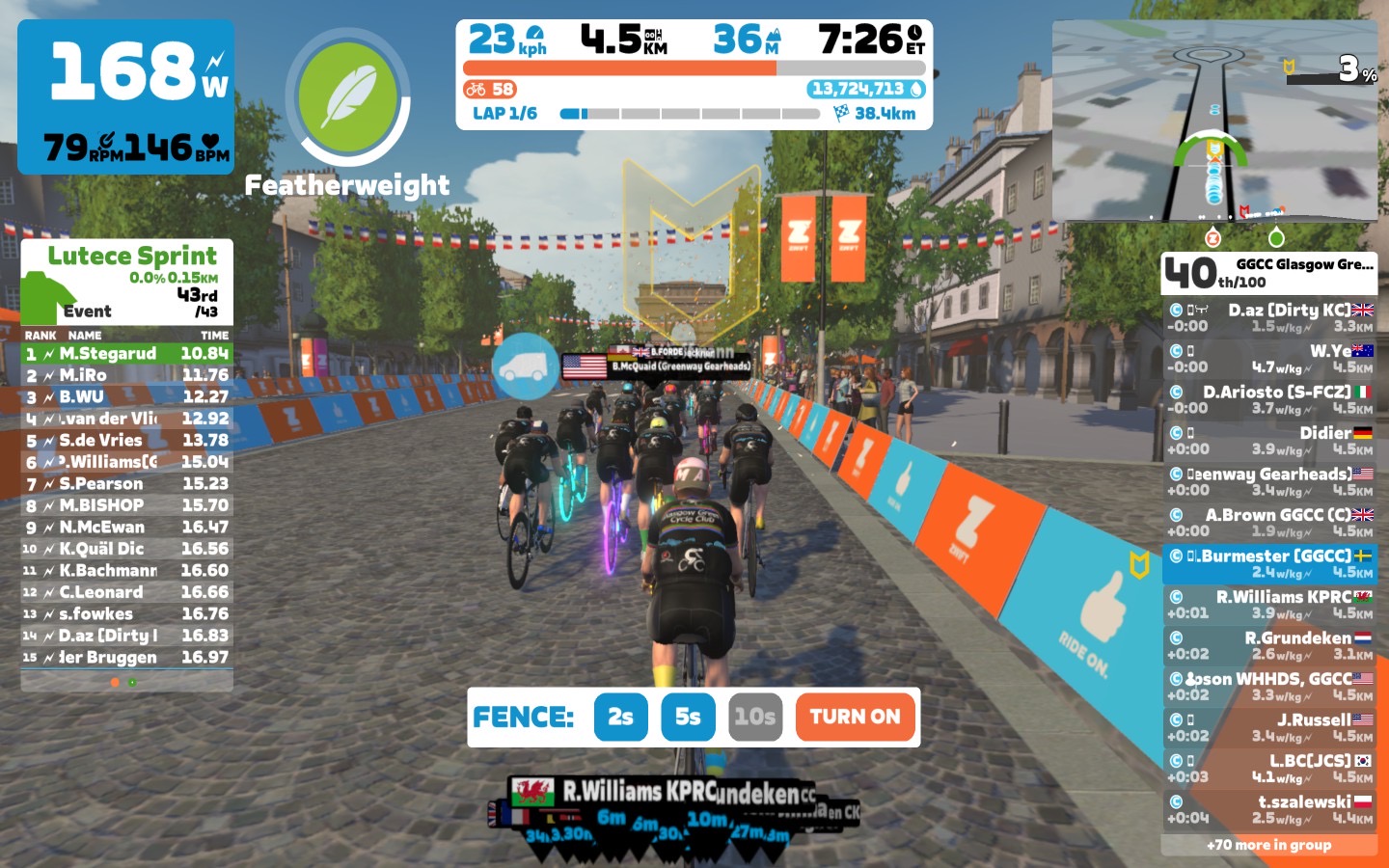Click the blue van icon

(525, 366)
